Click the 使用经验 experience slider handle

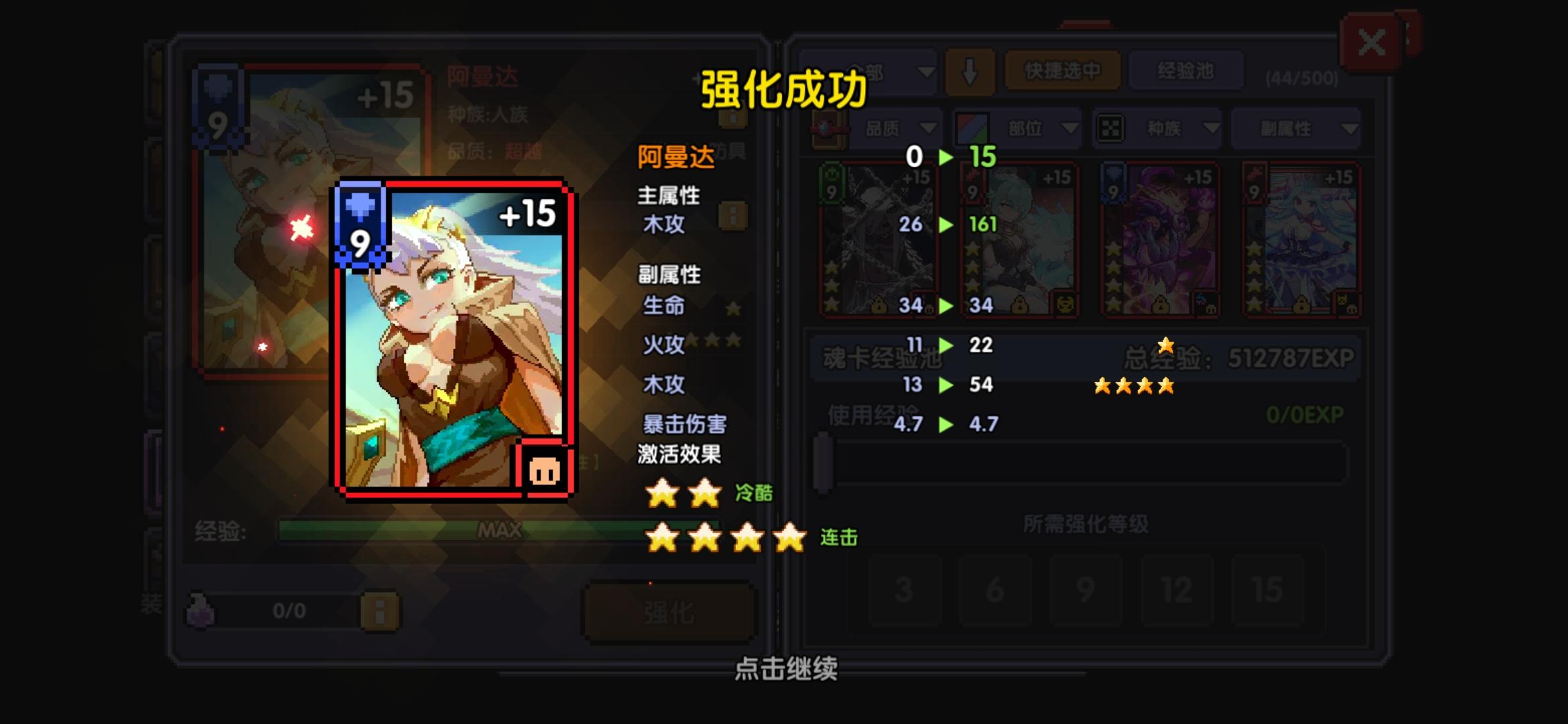[x=824, y=463]
